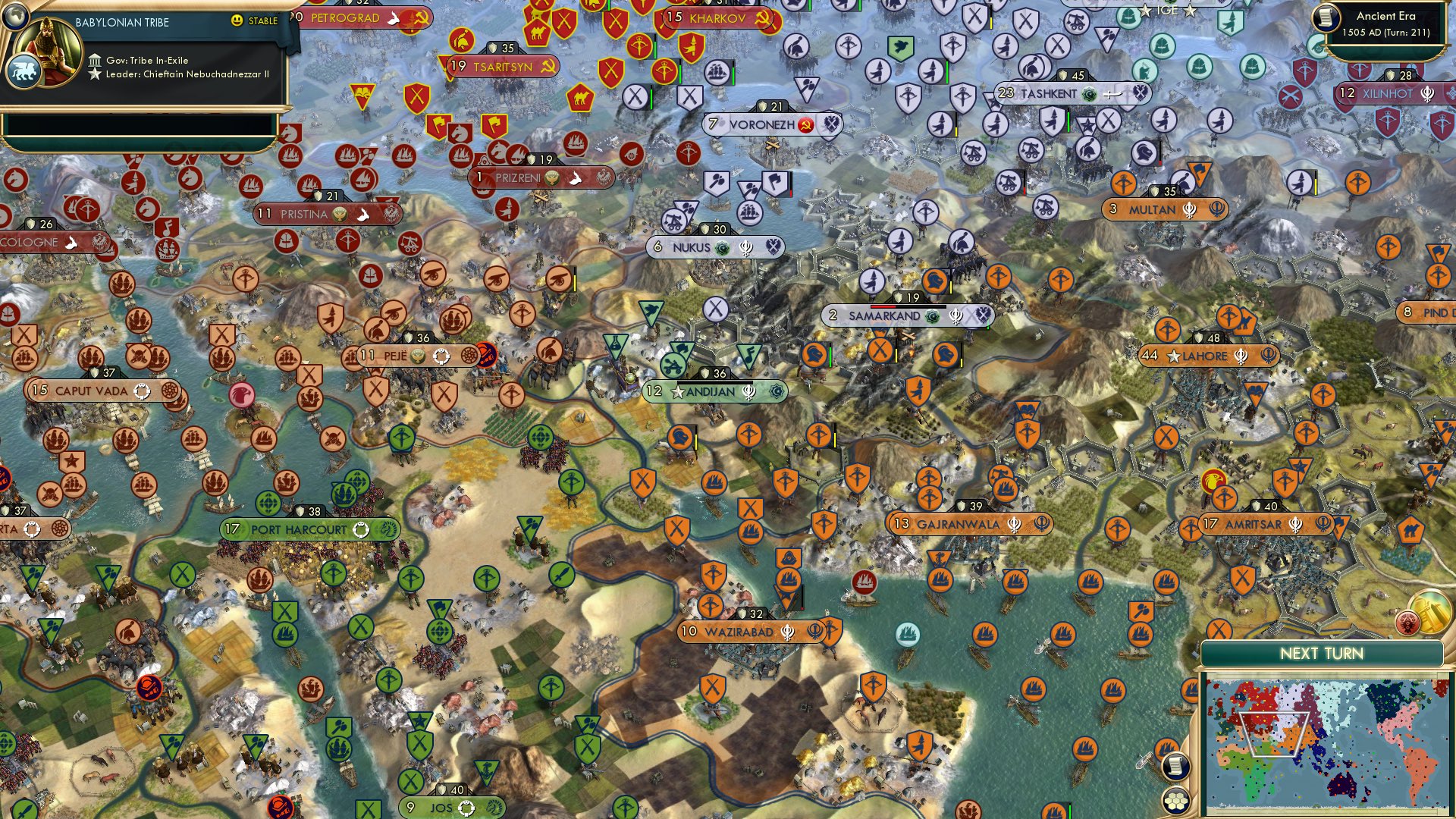The image size is (1456, 819).
Task: Click the smiley STABLE happiness icon
Action: click(237, 21)
